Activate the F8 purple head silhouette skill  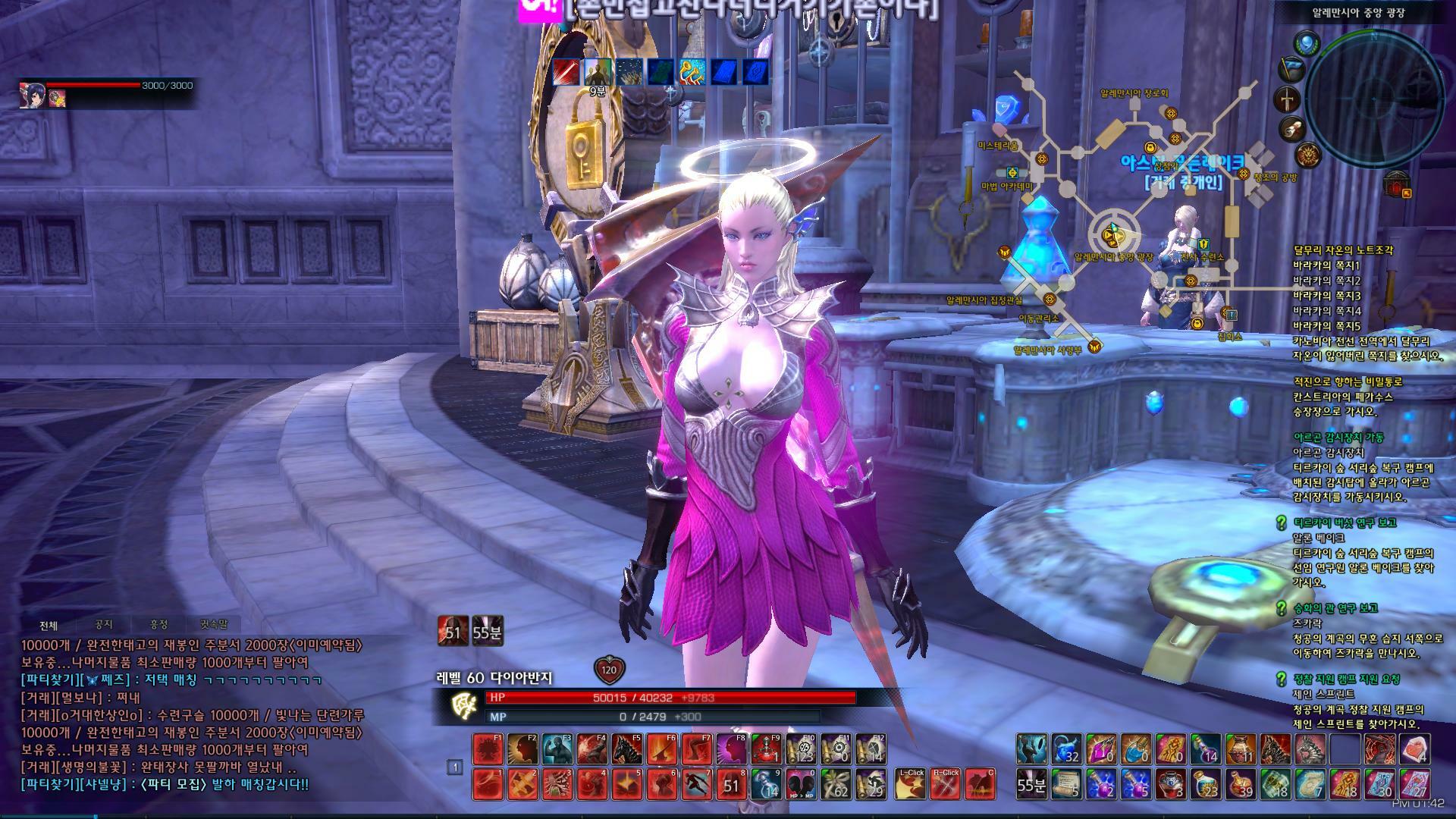(731, 749)
